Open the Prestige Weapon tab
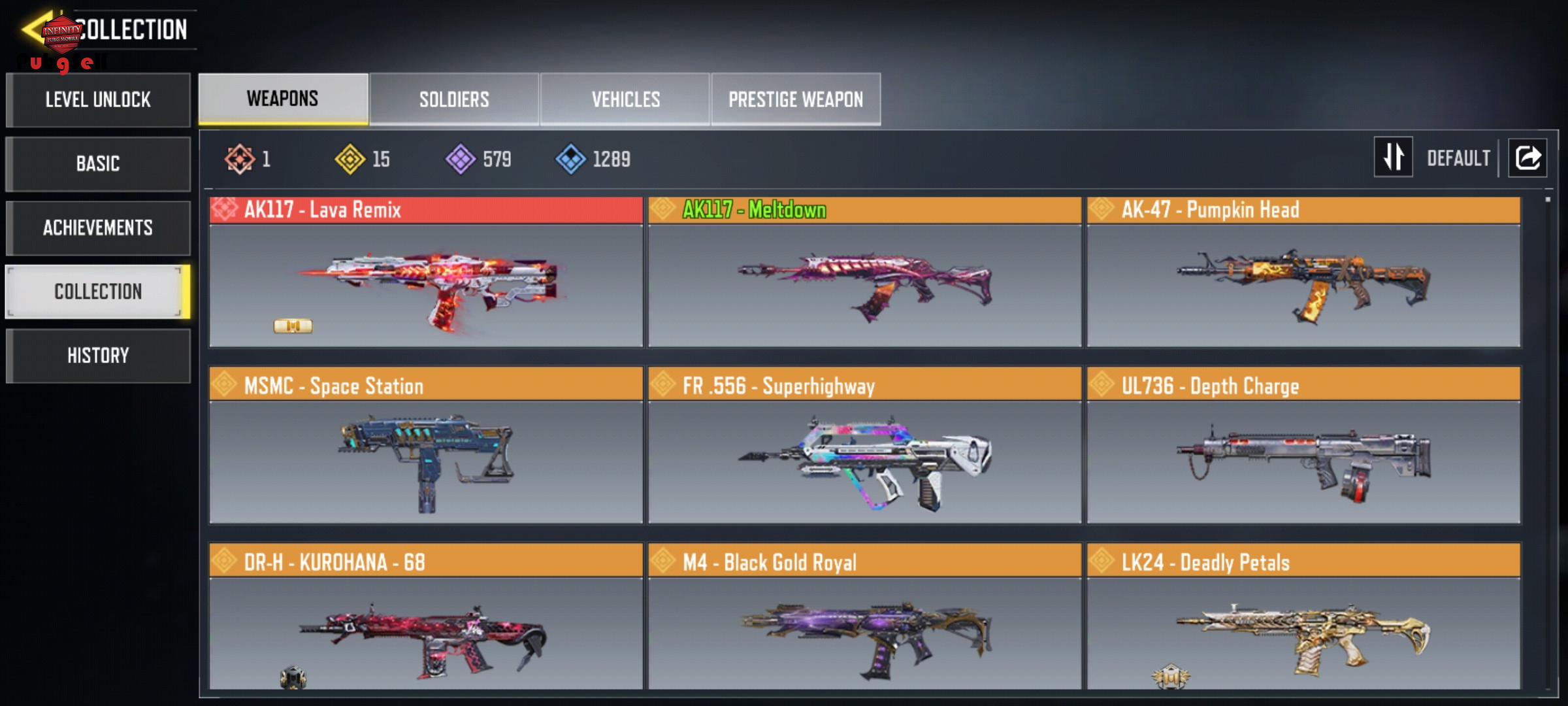 796,99
